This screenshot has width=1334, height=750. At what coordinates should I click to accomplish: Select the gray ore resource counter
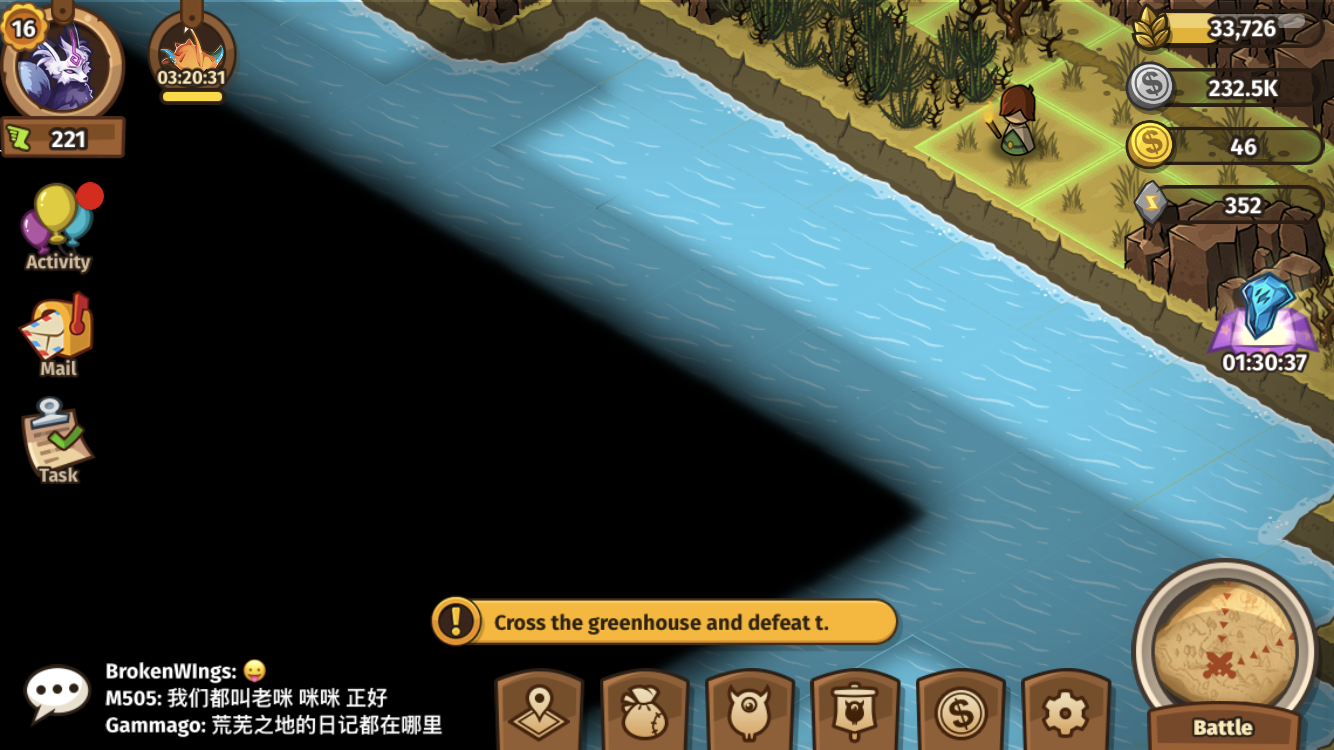pos(1225,205)
